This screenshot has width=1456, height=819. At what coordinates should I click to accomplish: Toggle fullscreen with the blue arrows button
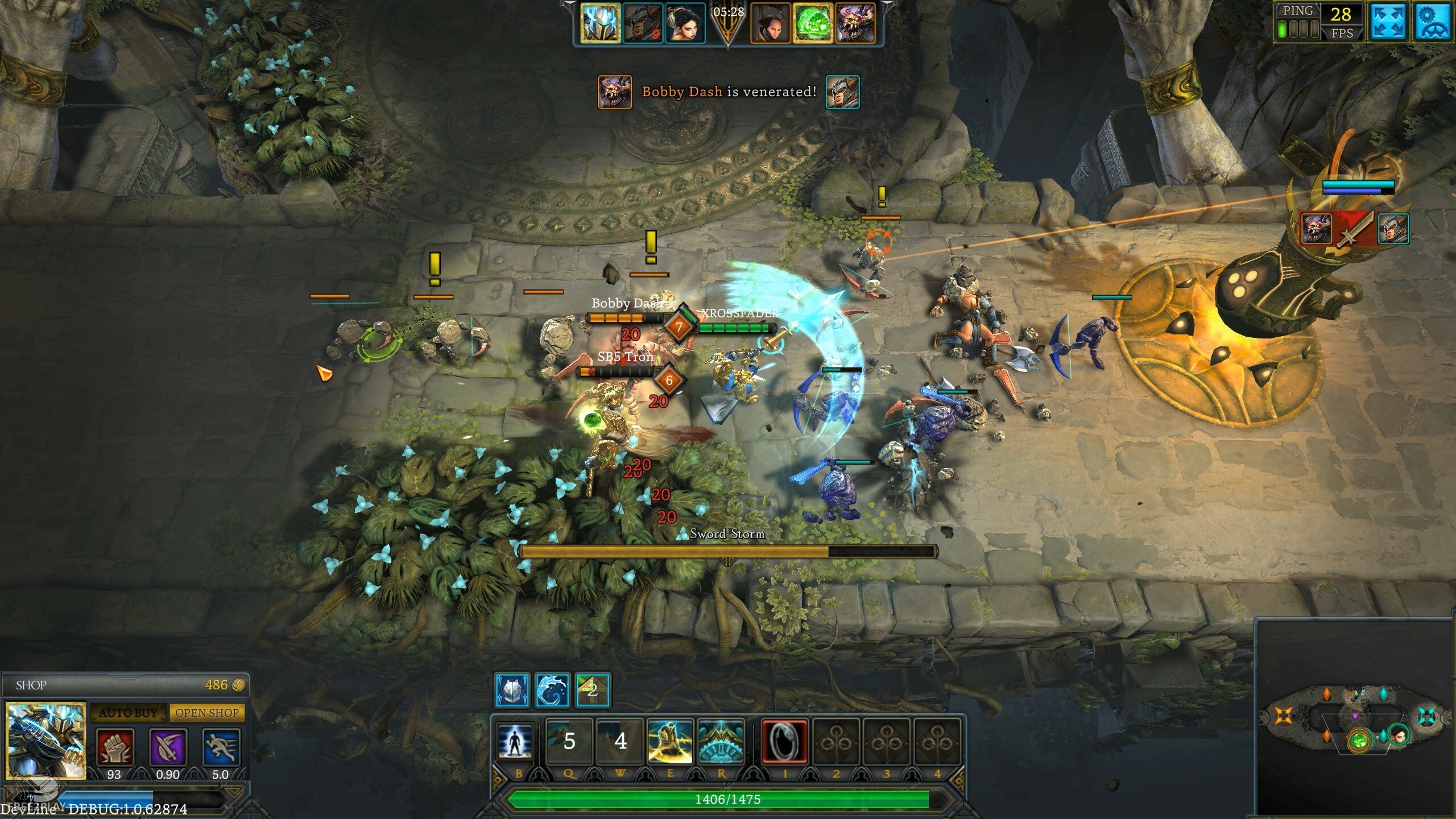1388,23
